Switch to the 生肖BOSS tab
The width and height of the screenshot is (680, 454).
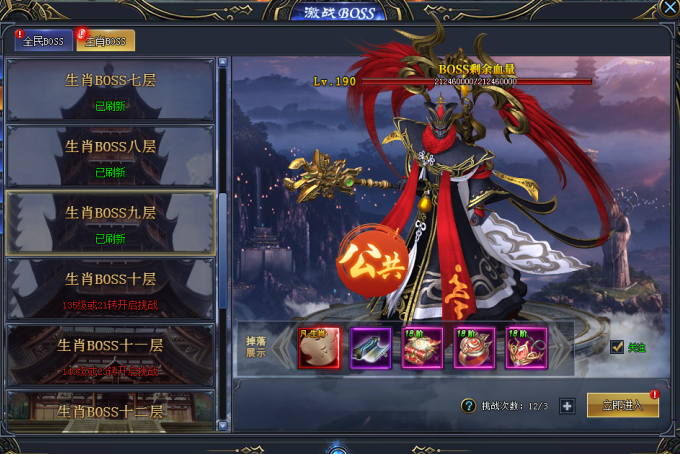click(105, 41)
